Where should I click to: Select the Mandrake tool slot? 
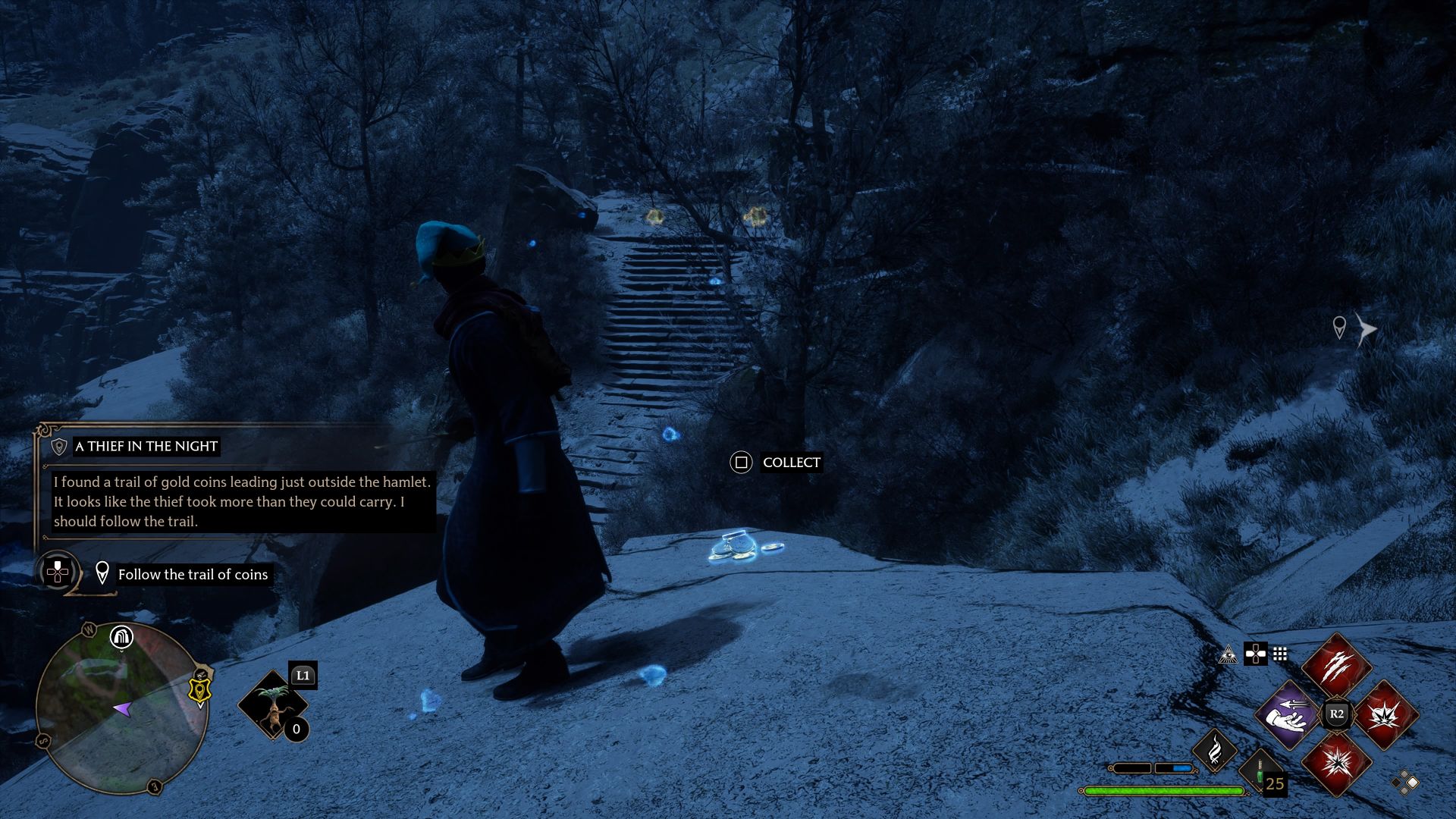273,705
